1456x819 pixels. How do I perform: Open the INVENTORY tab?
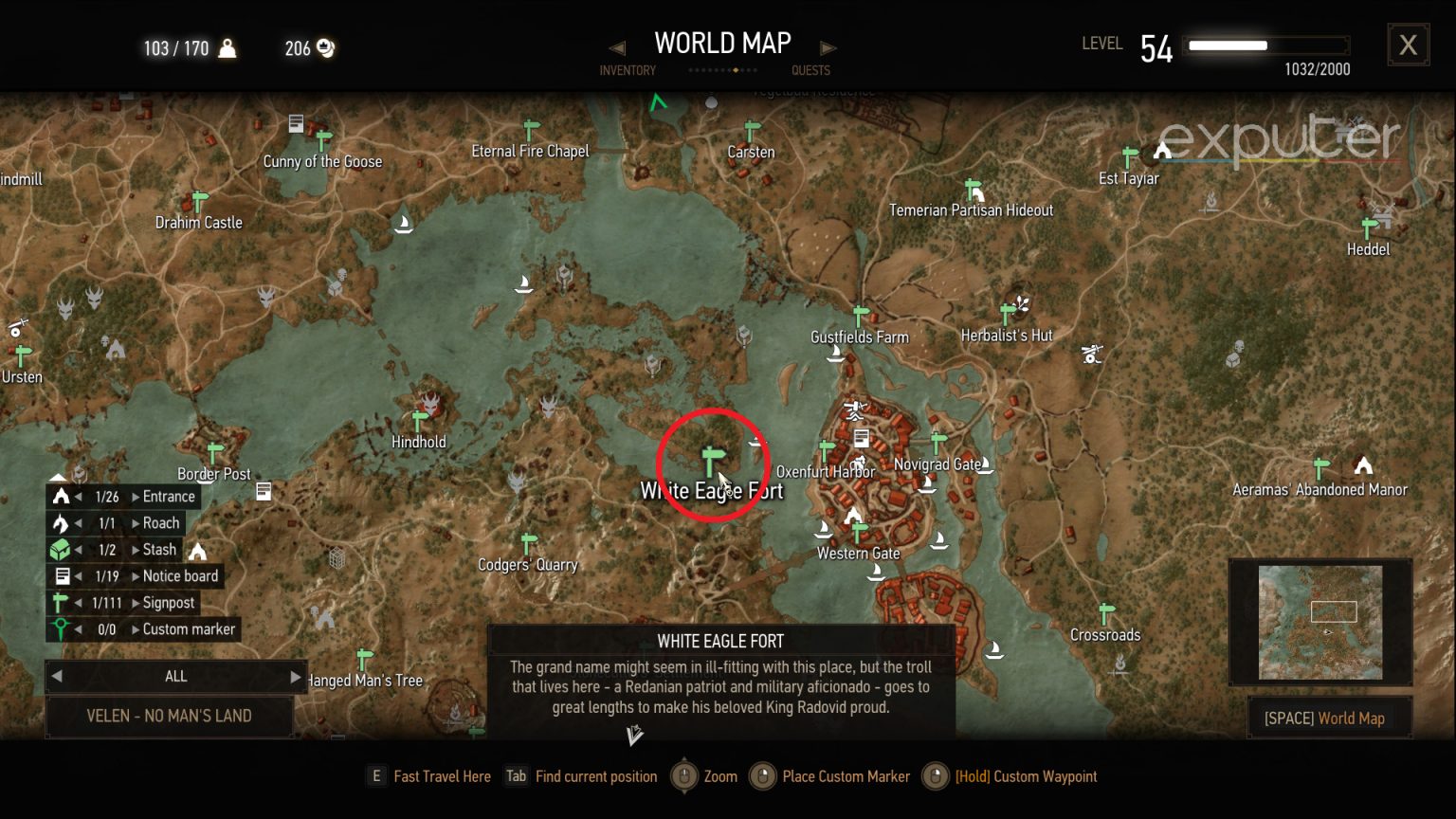[628, 70]
